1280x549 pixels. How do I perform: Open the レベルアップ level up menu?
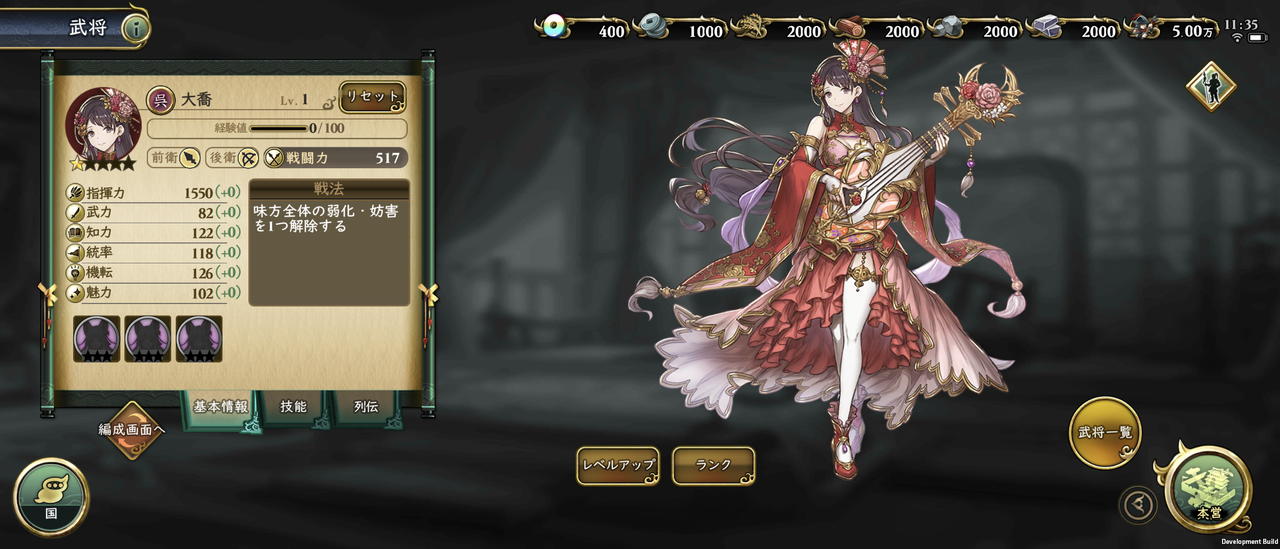pos(618,465)
